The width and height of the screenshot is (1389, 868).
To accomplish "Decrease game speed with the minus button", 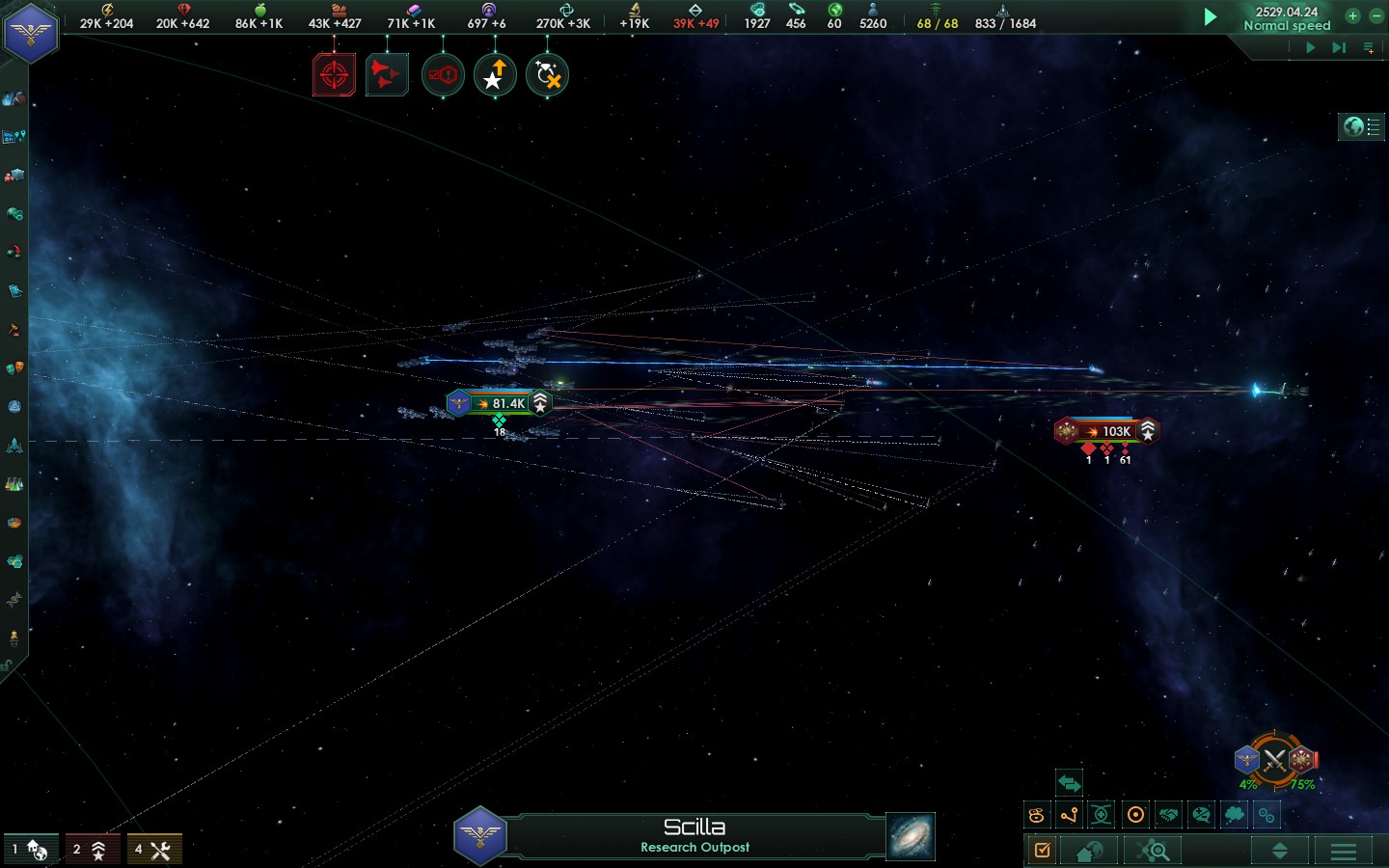I will tap(1376, 15).
